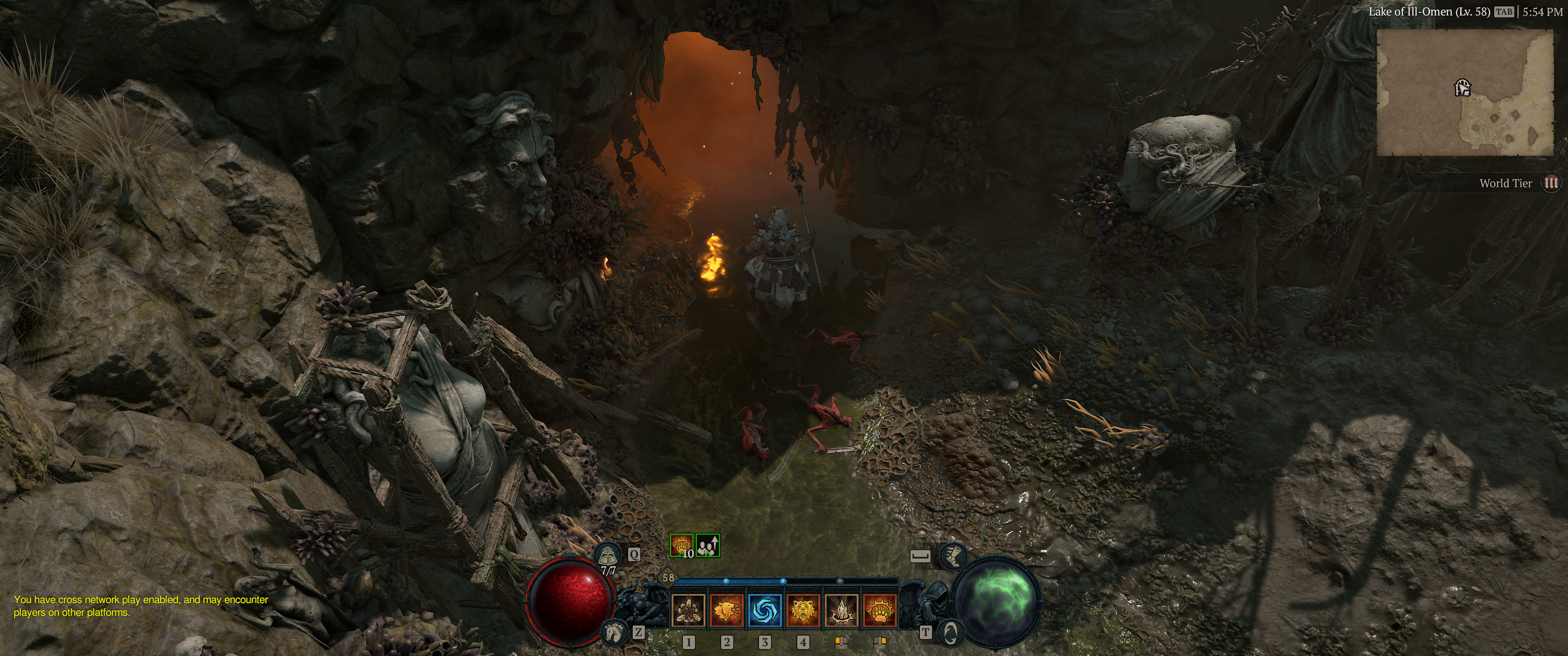Activate the evade boot icon
Viewport: 1568px width, 656px height.
coord(953,556)
